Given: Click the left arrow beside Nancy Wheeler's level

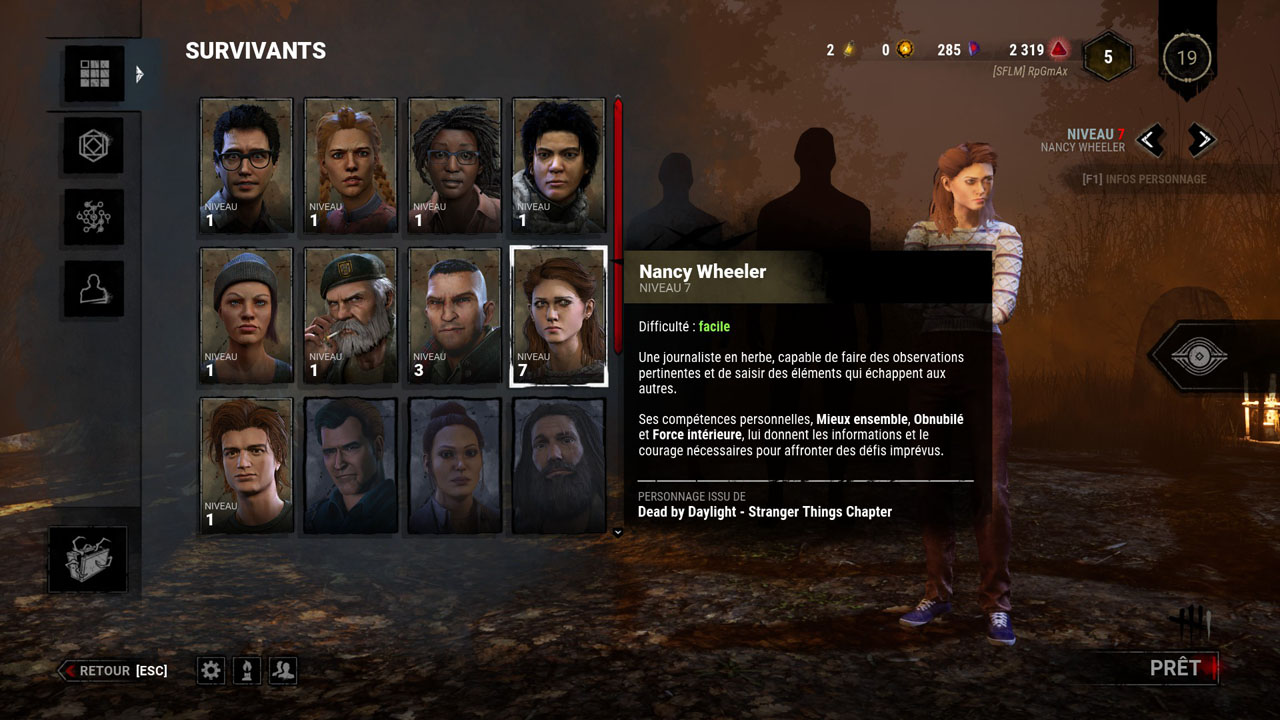Looking at the screenshot, I should click(1149, 140).
